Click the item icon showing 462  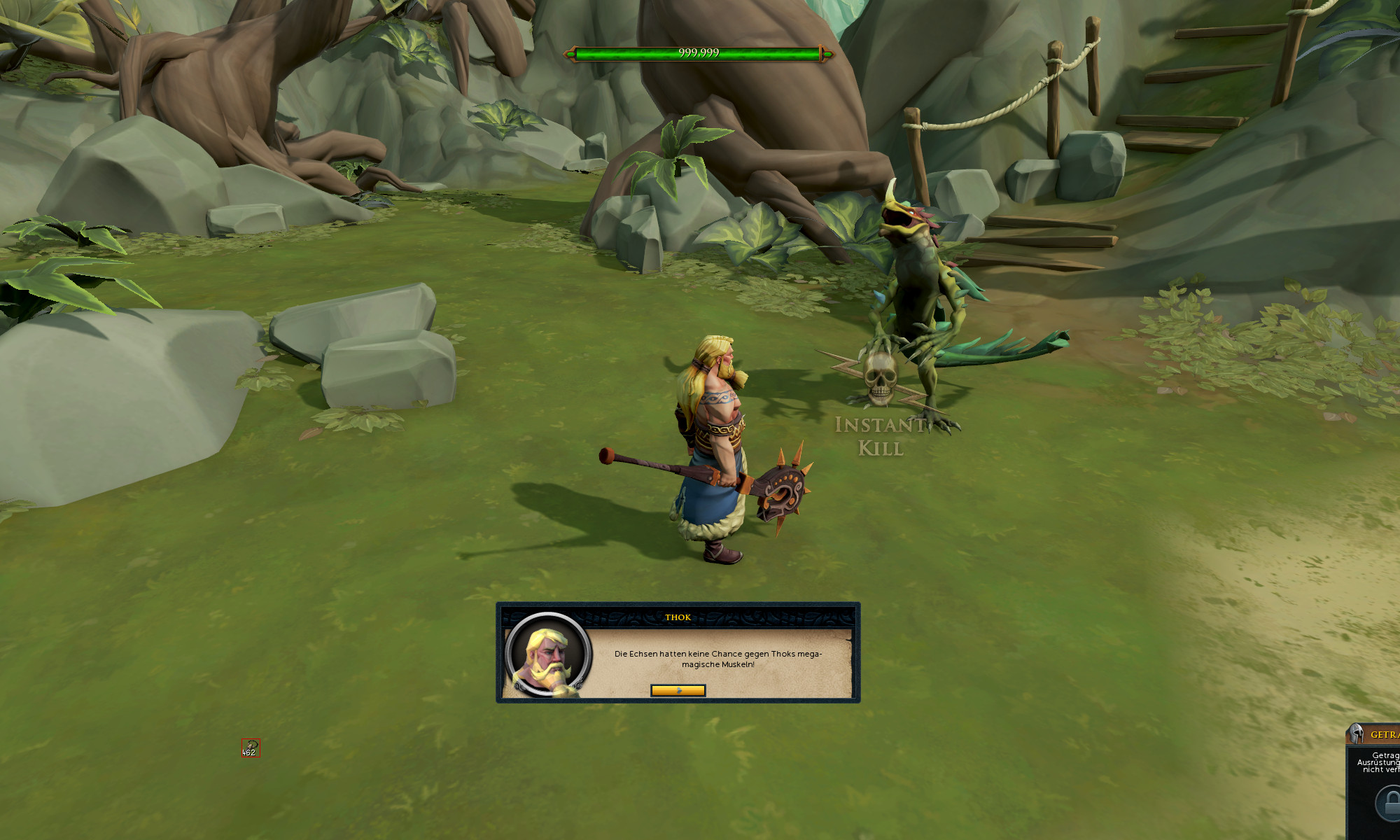tap(251, 748)
